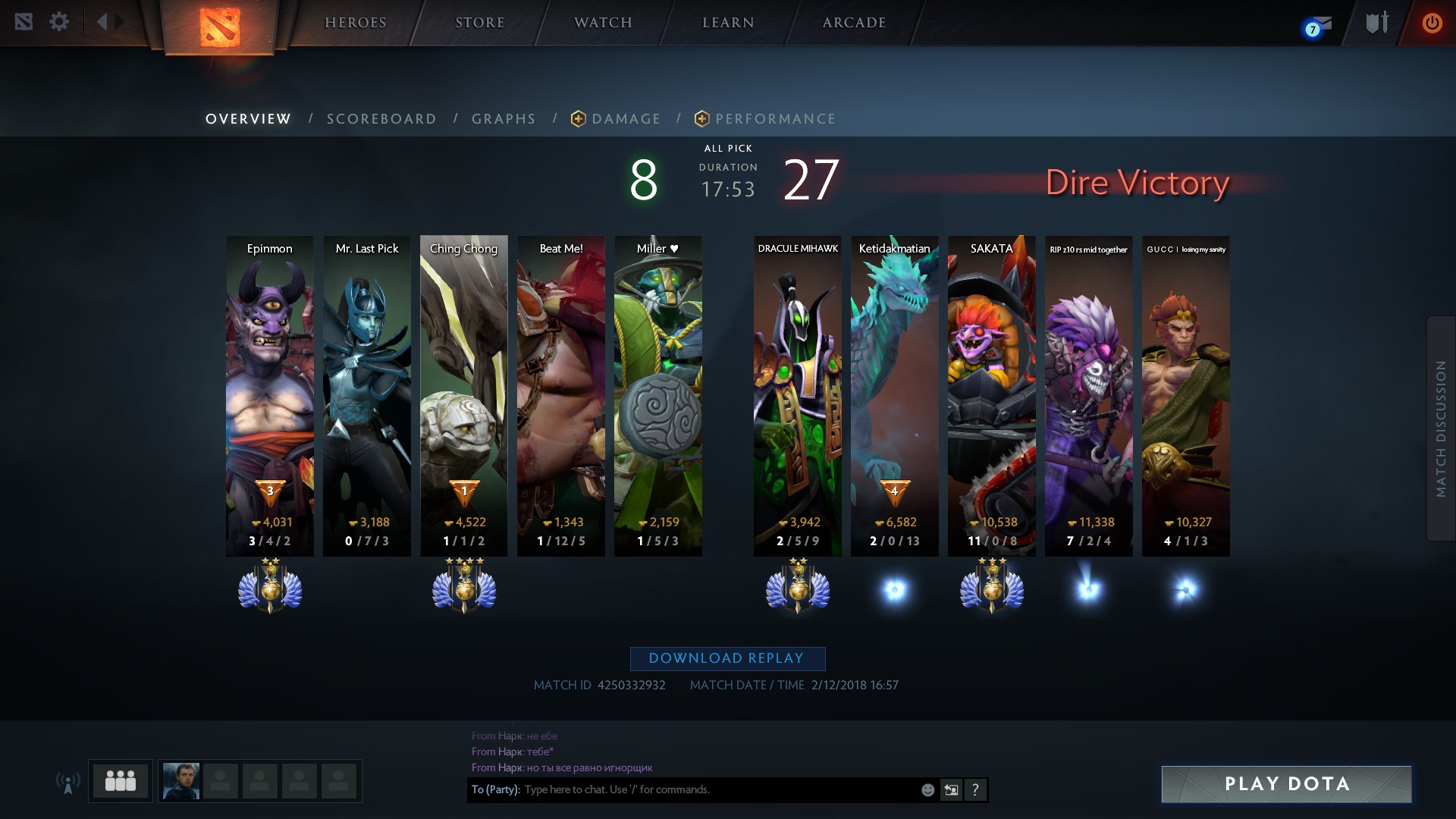Open the Heroes menu
This screenshot has width=1456, height=819.
click(355, 23)
